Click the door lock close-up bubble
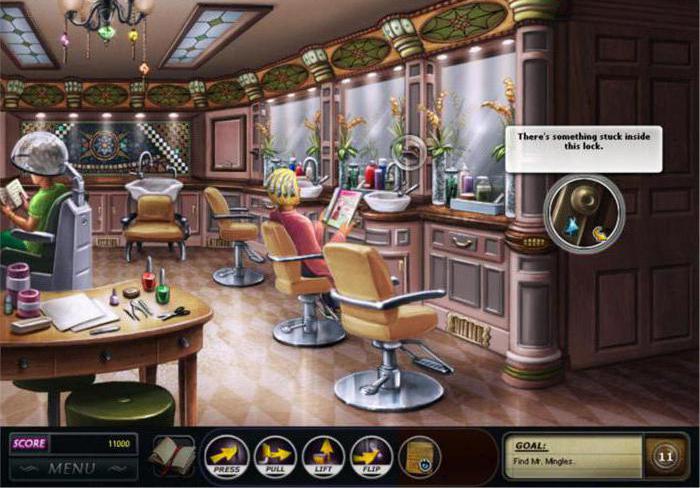This screenshot has width=700, height=488. click(x=584, y=213)
